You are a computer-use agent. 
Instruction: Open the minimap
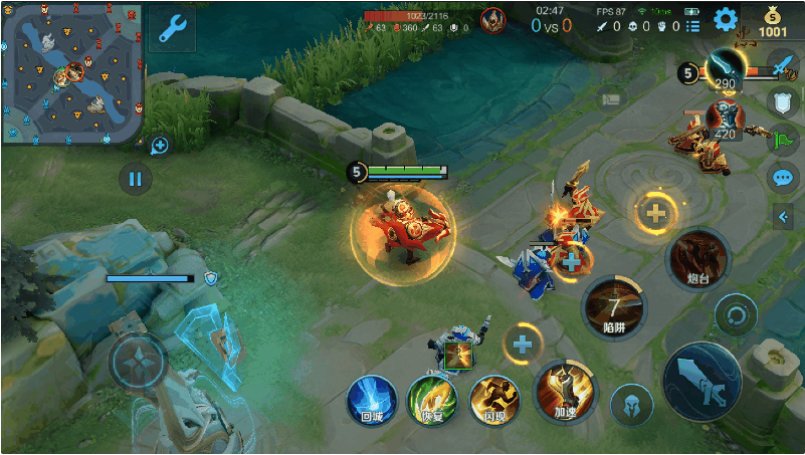point(72,74)
